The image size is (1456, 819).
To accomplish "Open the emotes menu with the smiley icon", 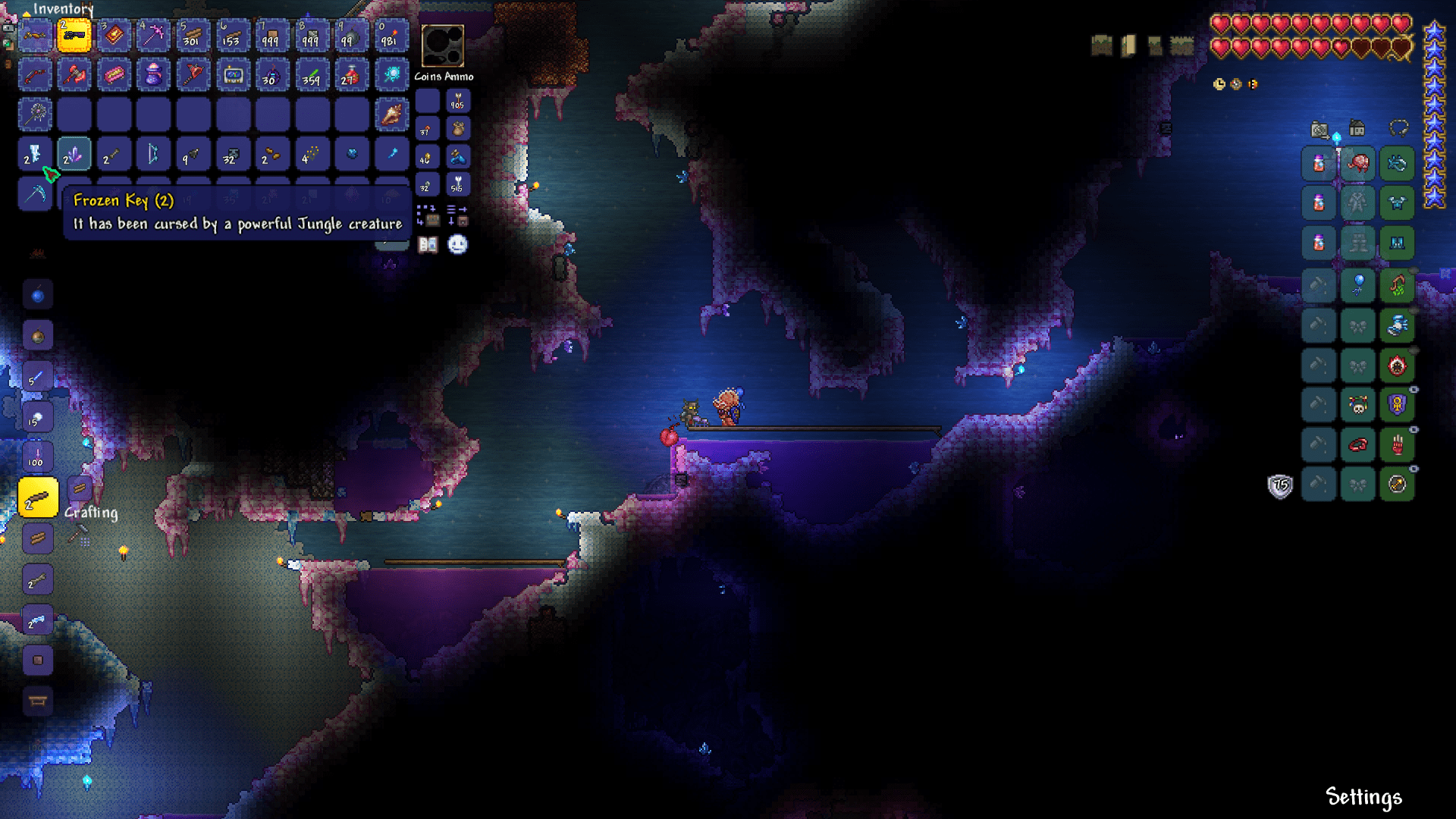I will tap(458, 244).
